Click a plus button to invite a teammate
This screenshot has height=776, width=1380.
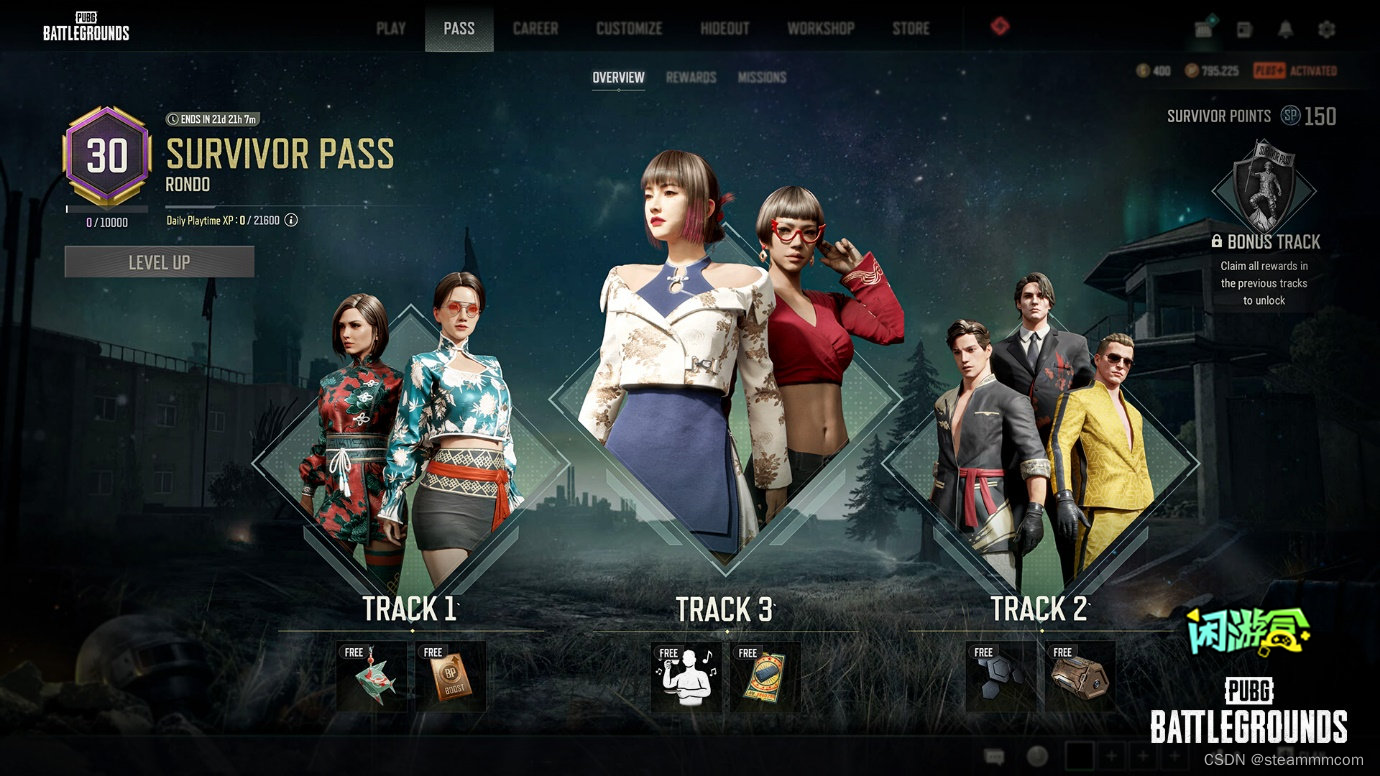point(1111,755)
